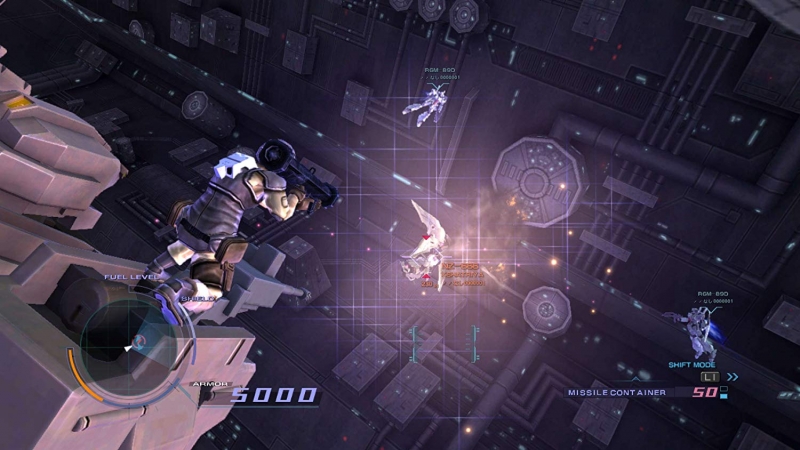Click the circular radar display
The width and height of the screenshot is (800, 450).
[x=131, y=345]
